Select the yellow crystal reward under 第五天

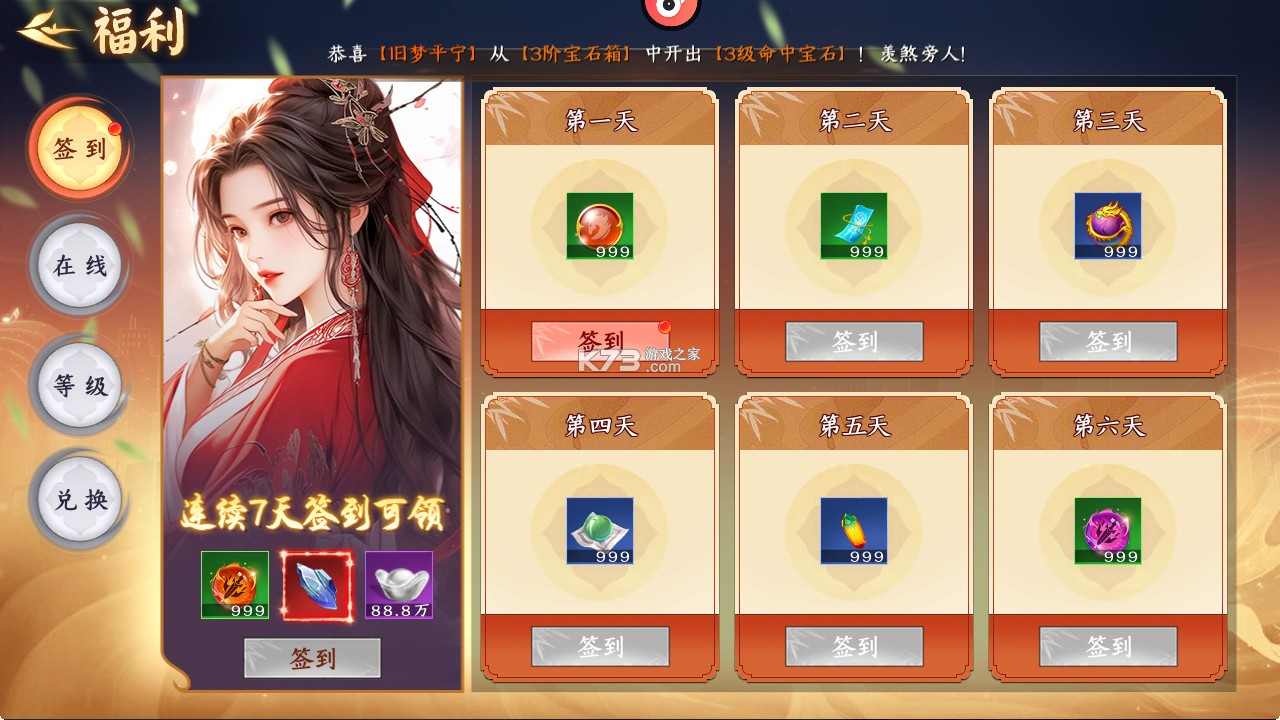pyautogui.click(x=855, y=529)
